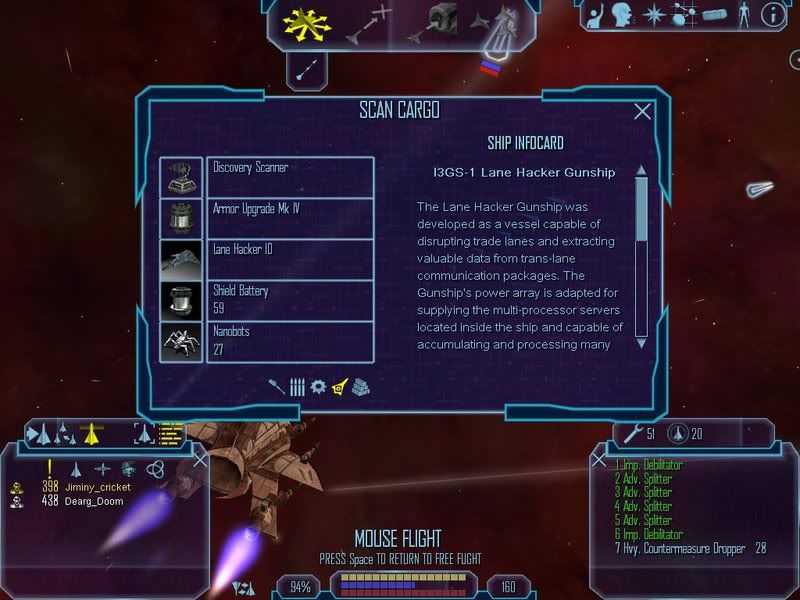Open the information 'i' button
800x600 pixels.
pyautogui.click(x=772, y=15)
